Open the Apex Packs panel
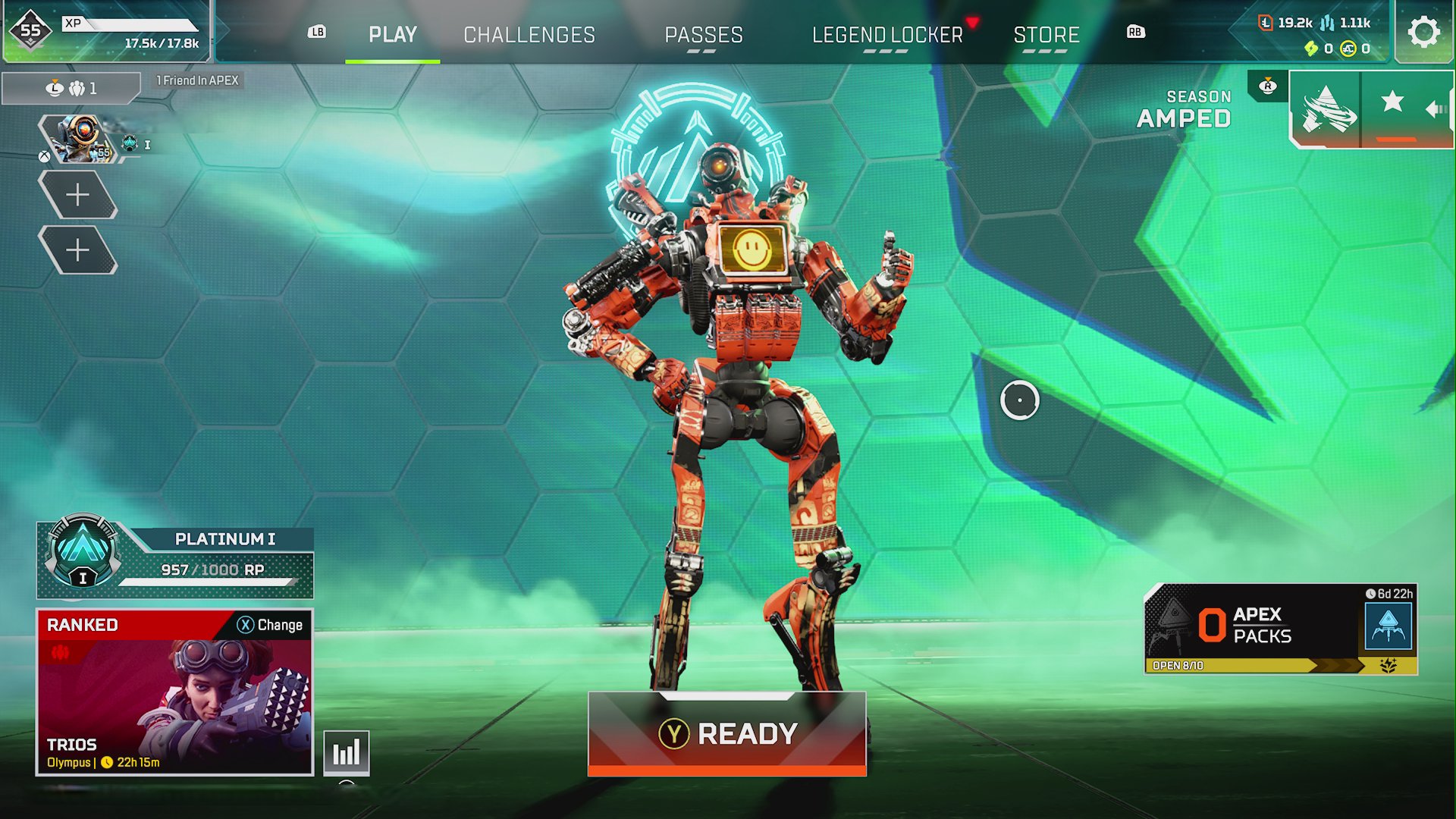1456x819 pixels. pyautogui.click(x=1280, y=629)
